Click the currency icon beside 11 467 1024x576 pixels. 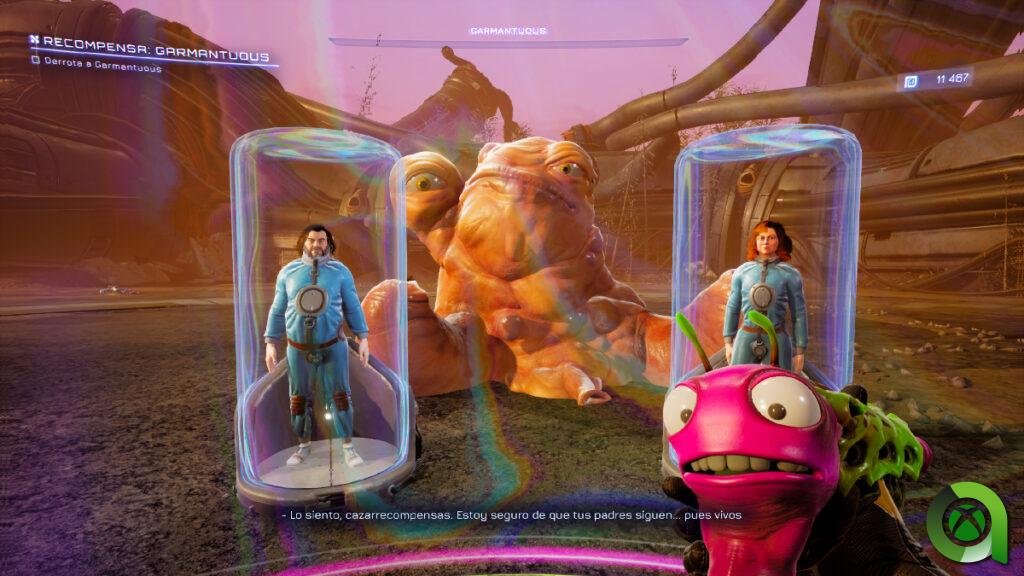(911, 82)
